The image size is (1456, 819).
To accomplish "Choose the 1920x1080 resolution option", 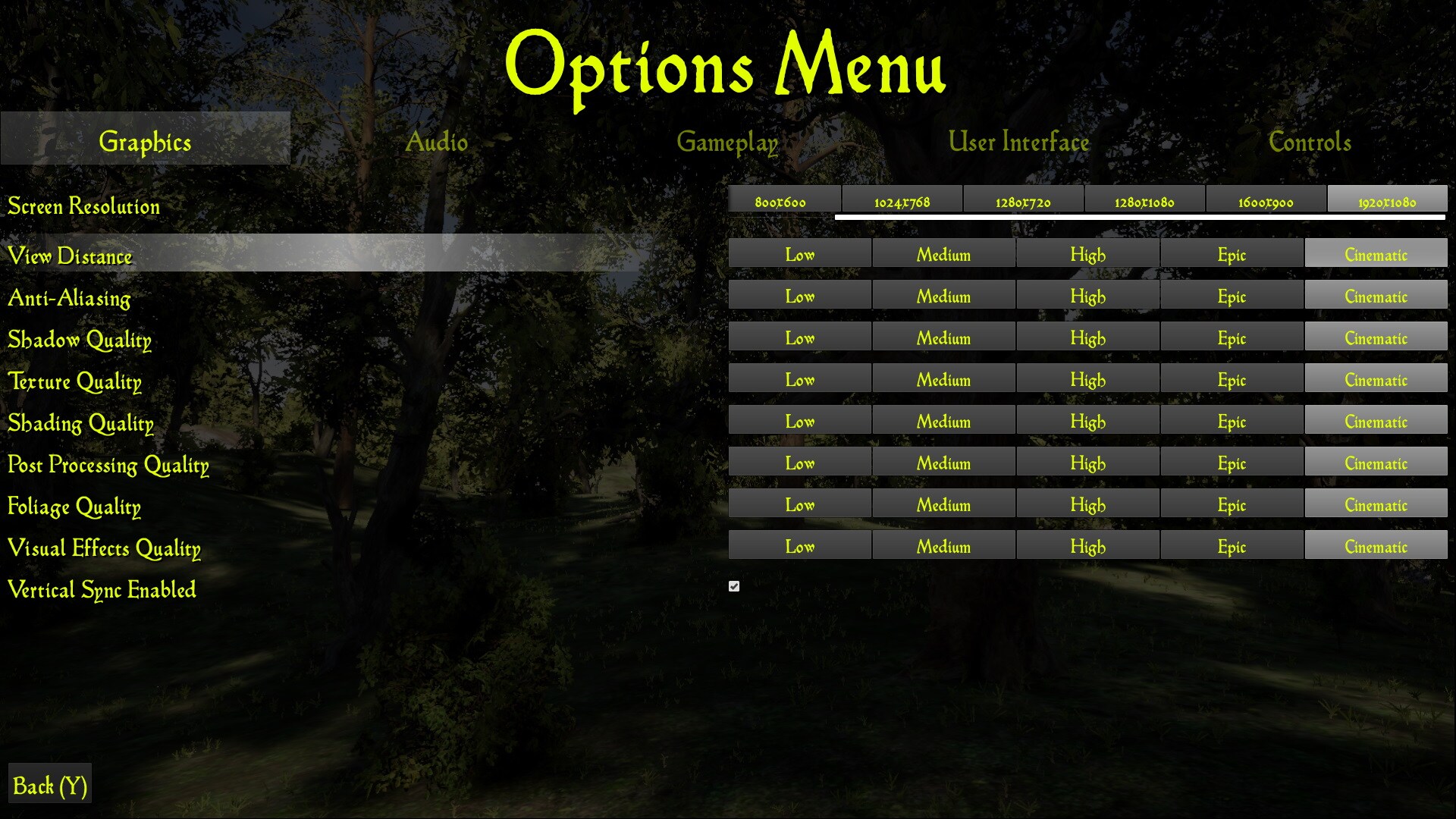I will (1387, 199).
